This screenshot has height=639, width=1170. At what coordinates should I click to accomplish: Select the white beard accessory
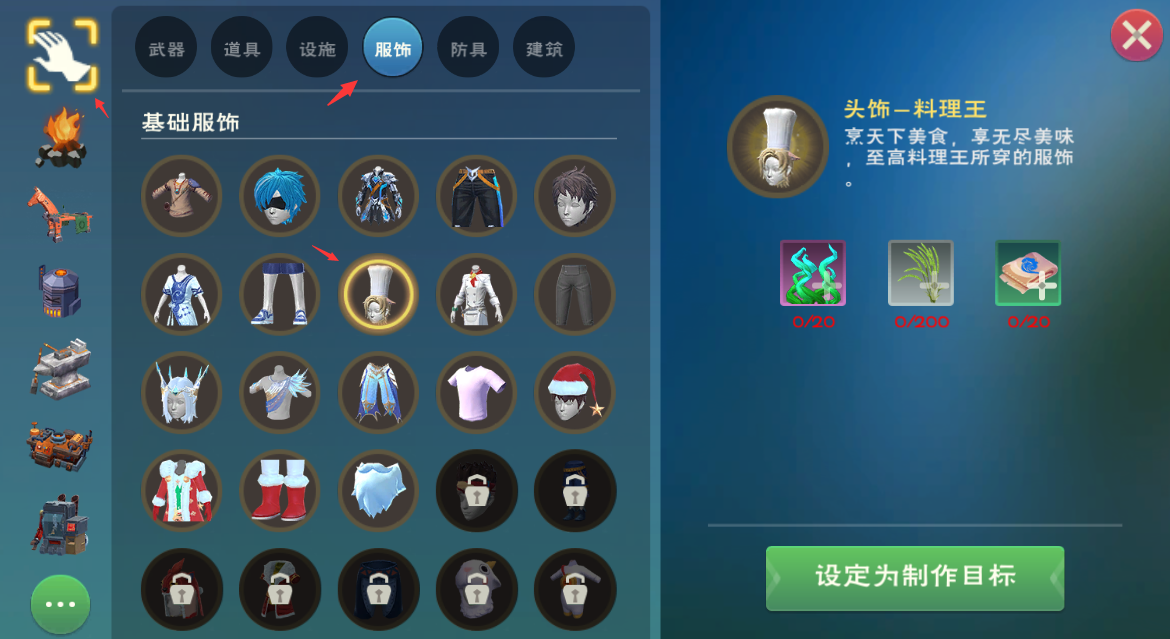click(378, 490)
